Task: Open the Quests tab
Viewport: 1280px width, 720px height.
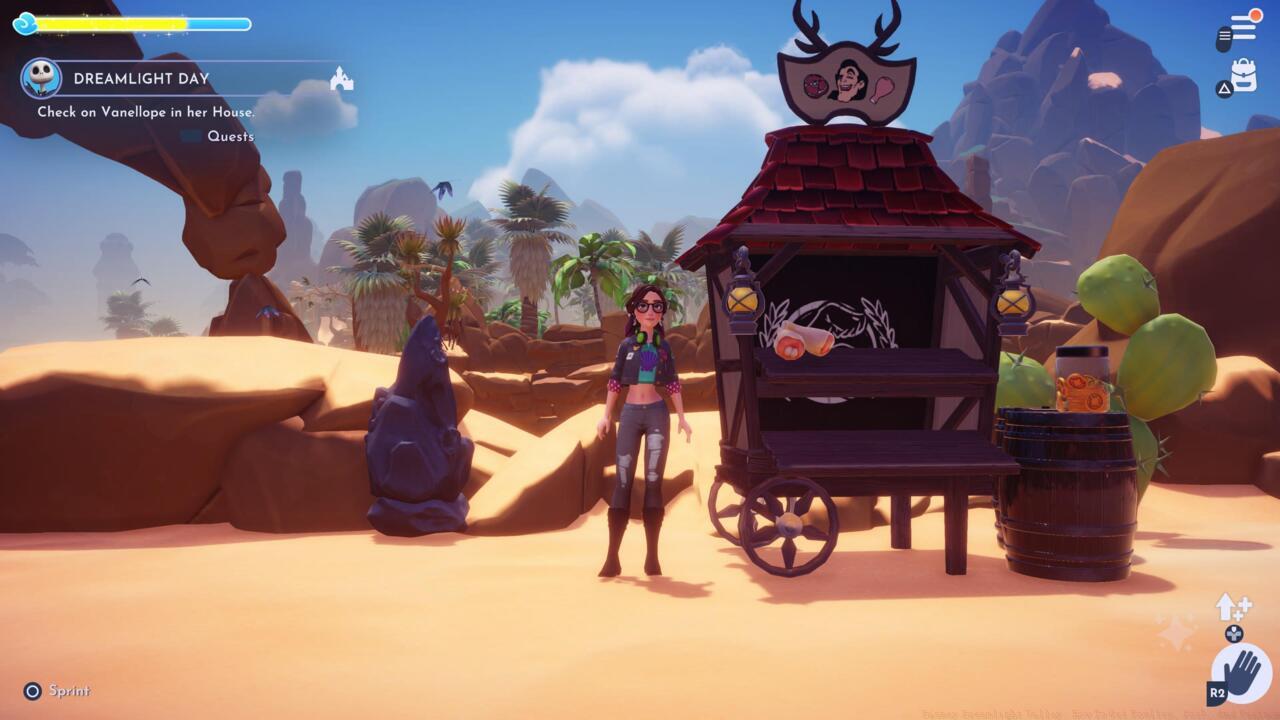Action: [230, 136]
